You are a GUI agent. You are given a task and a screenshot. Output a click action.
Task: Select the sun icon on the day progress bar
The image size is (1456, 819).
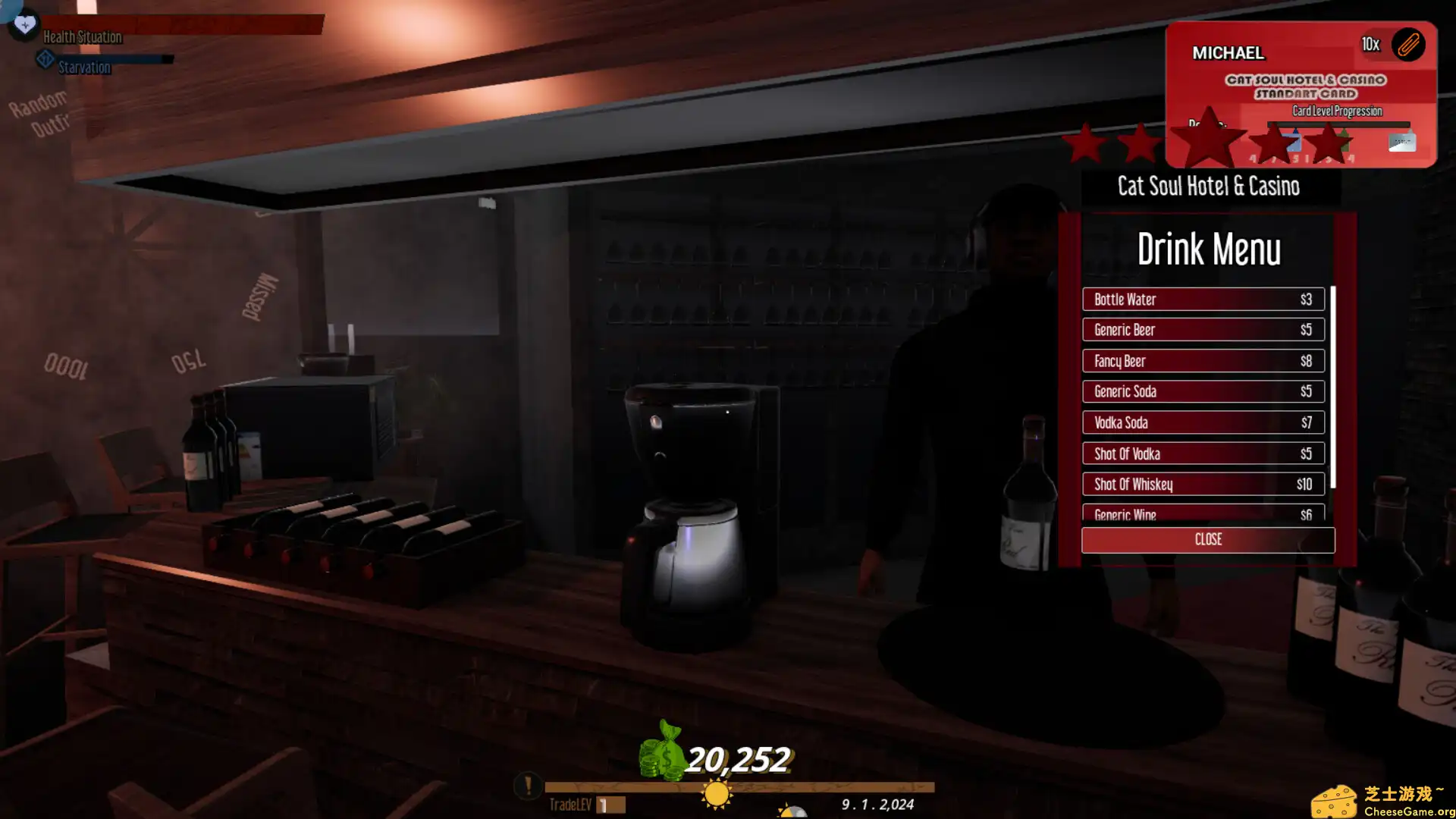pyautogui.click(x=716, y=792)
